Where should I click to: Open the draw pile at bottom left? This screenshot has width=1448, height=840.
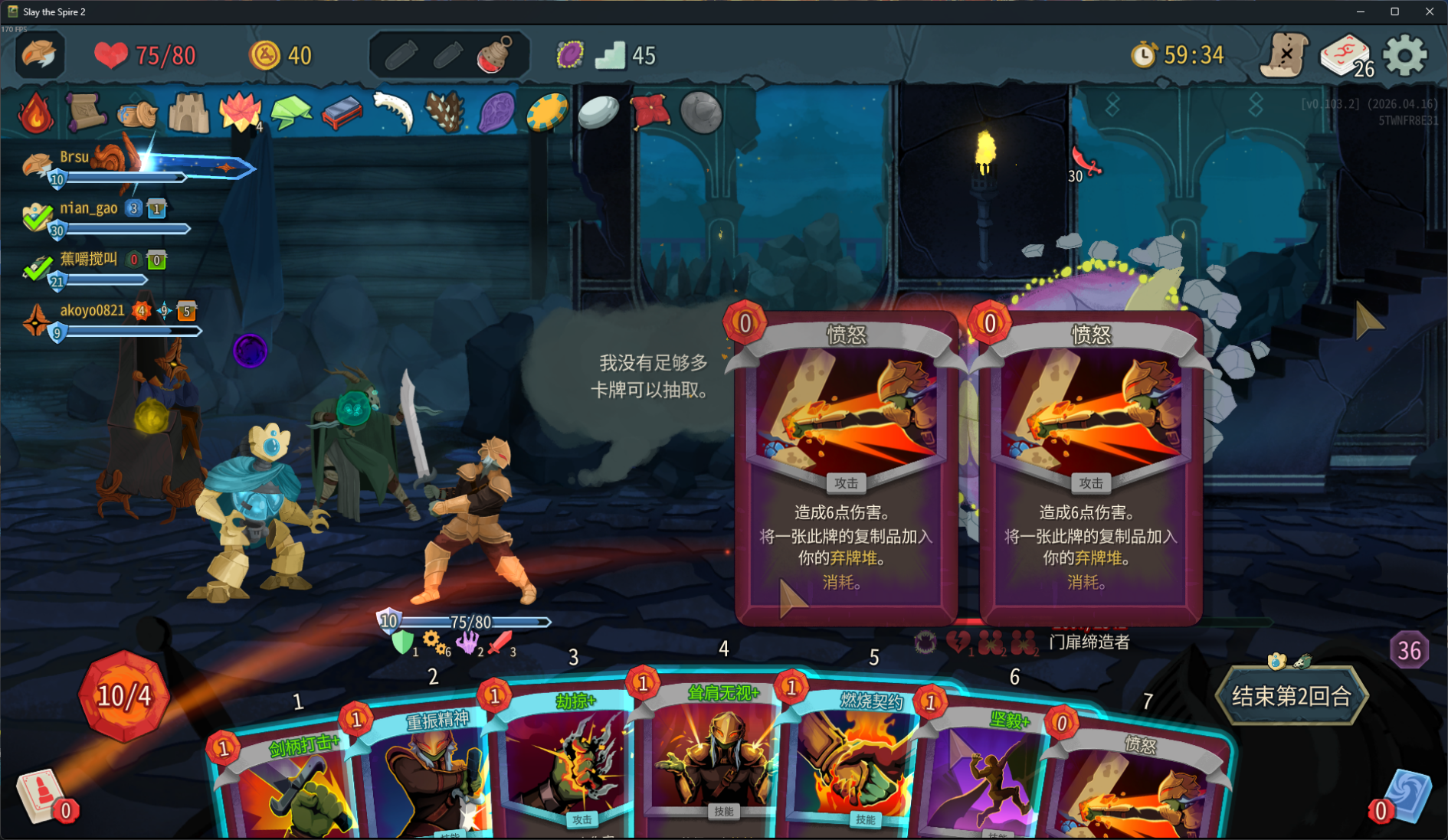(40, 796)
